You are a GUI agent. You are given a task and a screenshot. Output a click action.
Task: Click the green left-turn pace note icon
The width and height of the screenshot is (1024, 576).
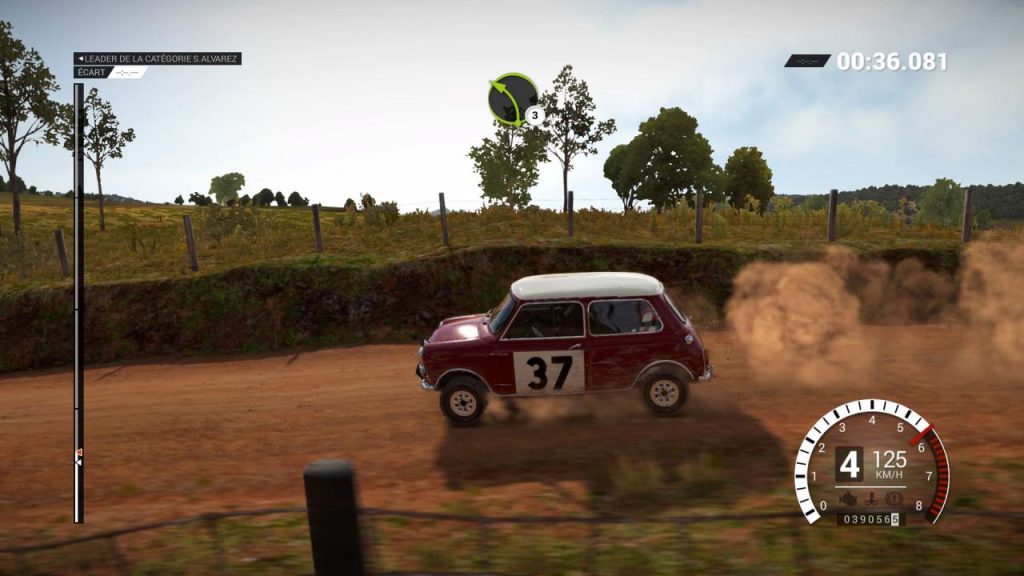click(513, 98)
